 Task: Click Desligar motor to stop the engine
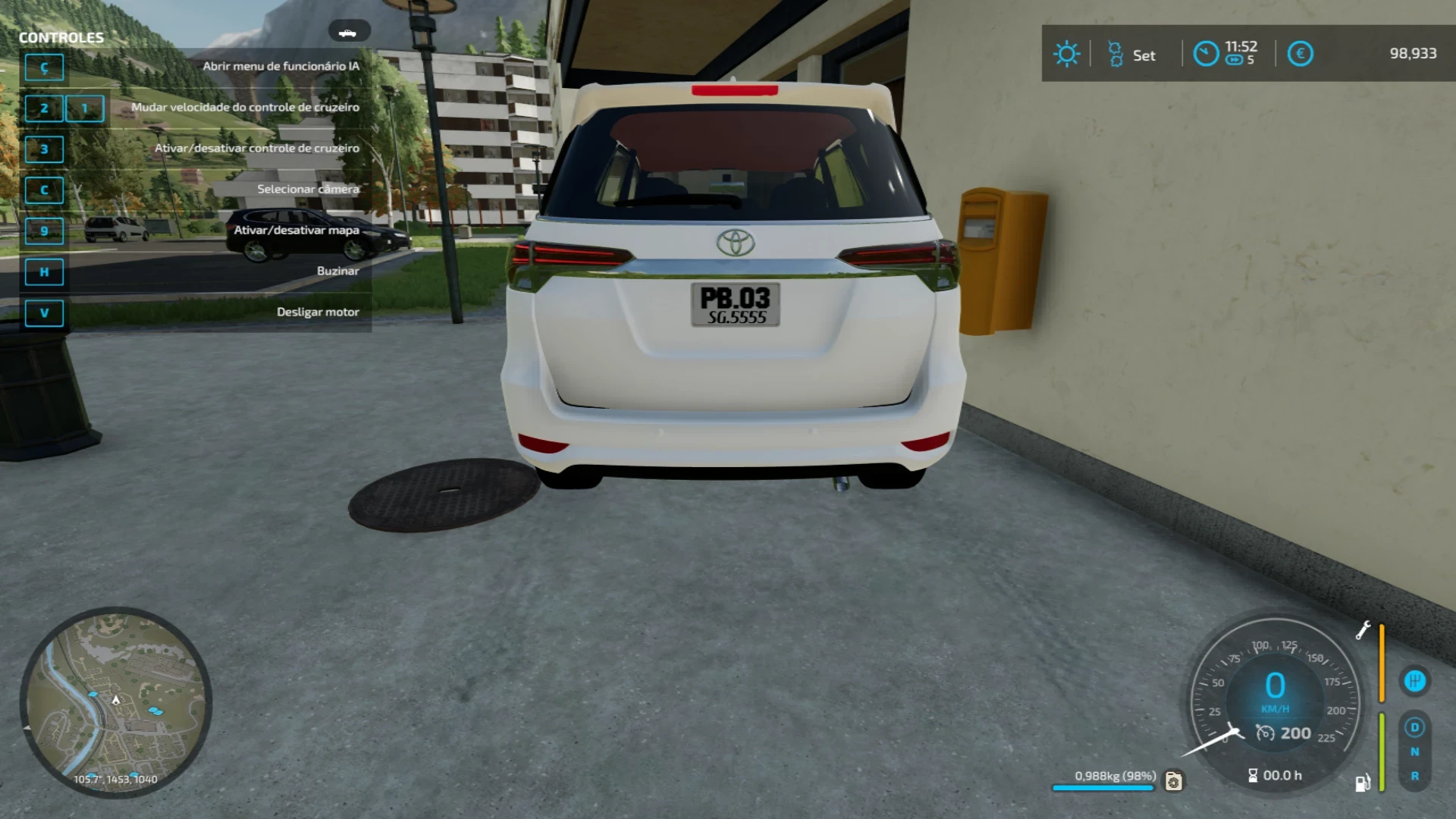pos(318,312)
